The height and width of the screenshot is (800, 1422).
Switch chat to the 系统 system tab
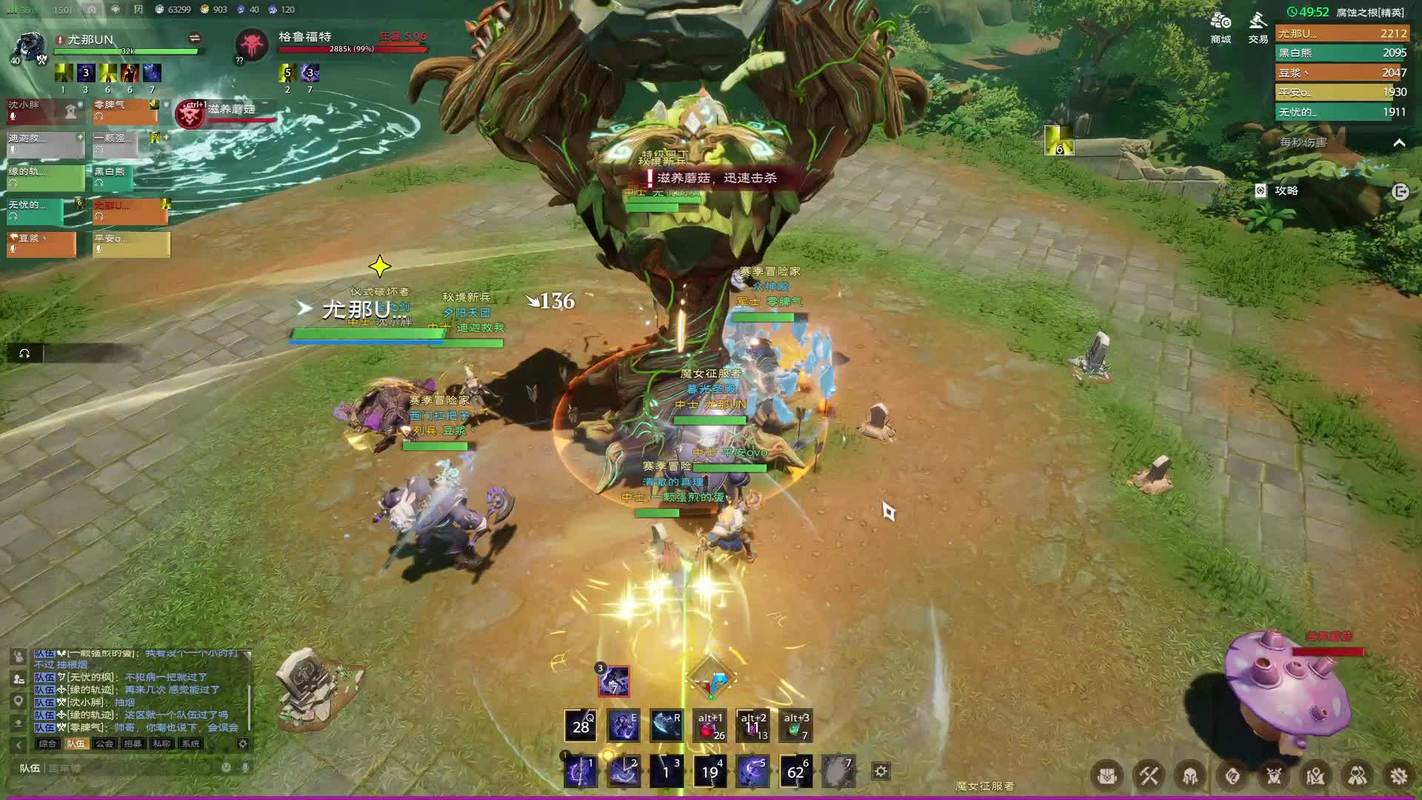point(190,744)
